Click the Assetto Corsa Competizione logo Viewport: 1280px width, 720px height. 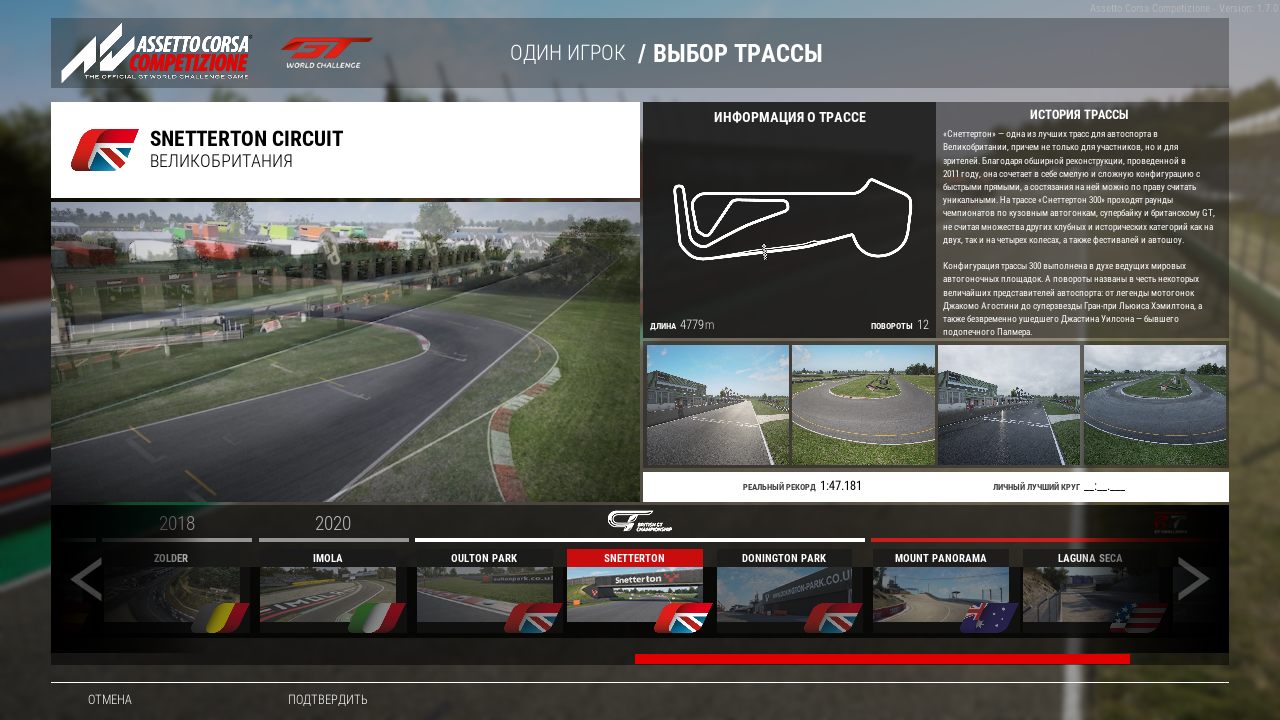(157, 52)
